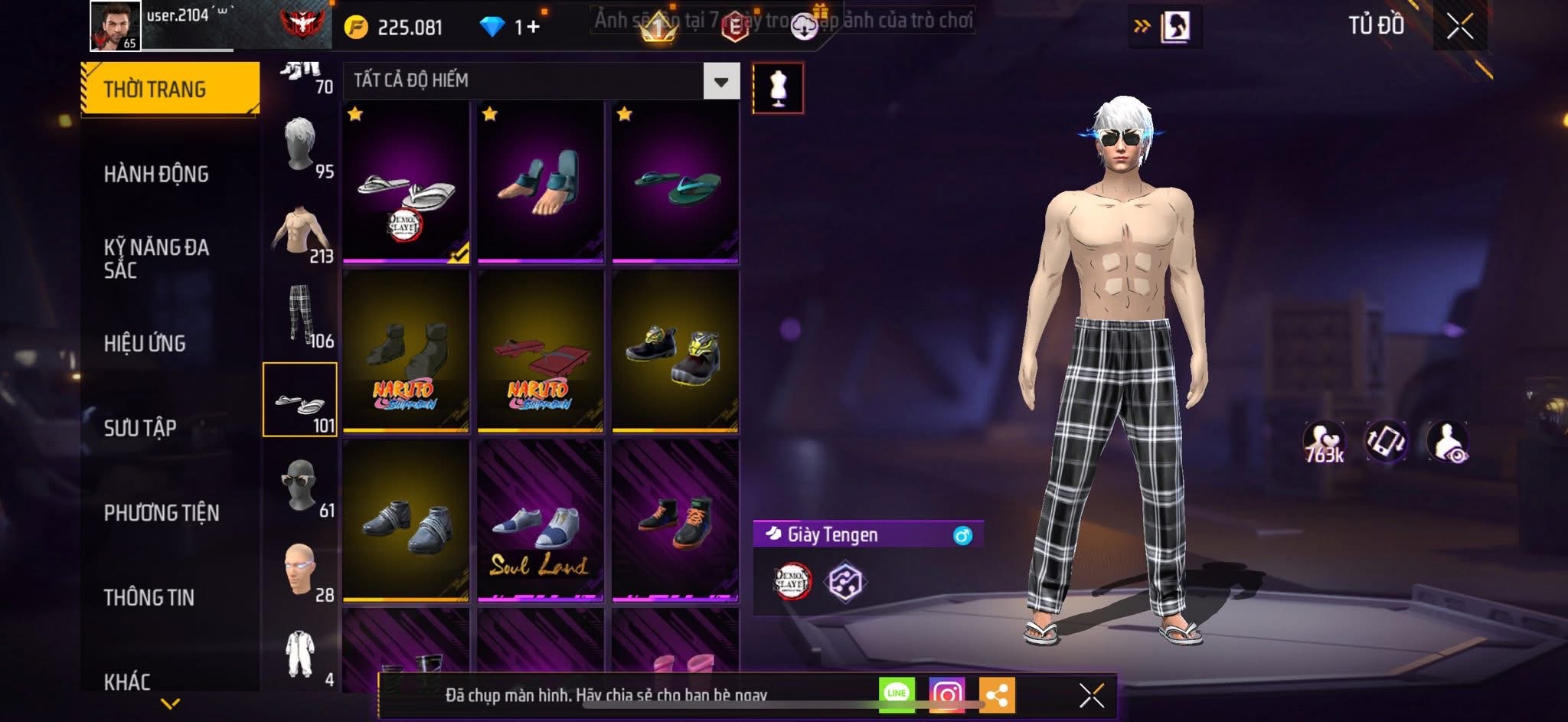
Task: Share the screenshot to Instagram
Action: [x=946, y=694]
